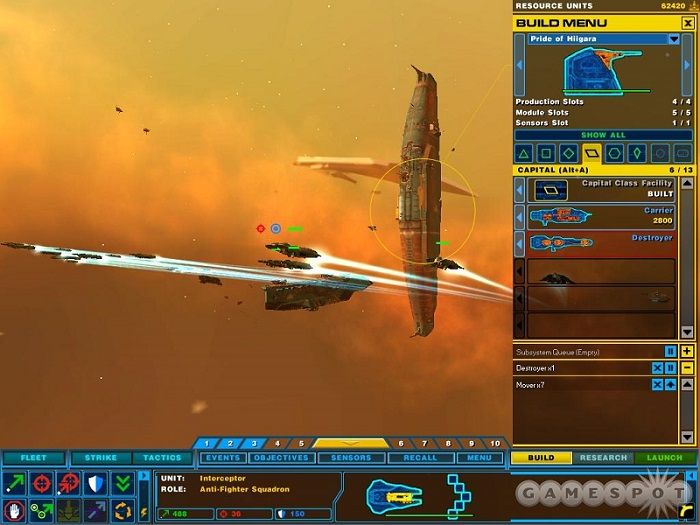Select control group 3
700x525 pixels.
click(x=254, y=443)
